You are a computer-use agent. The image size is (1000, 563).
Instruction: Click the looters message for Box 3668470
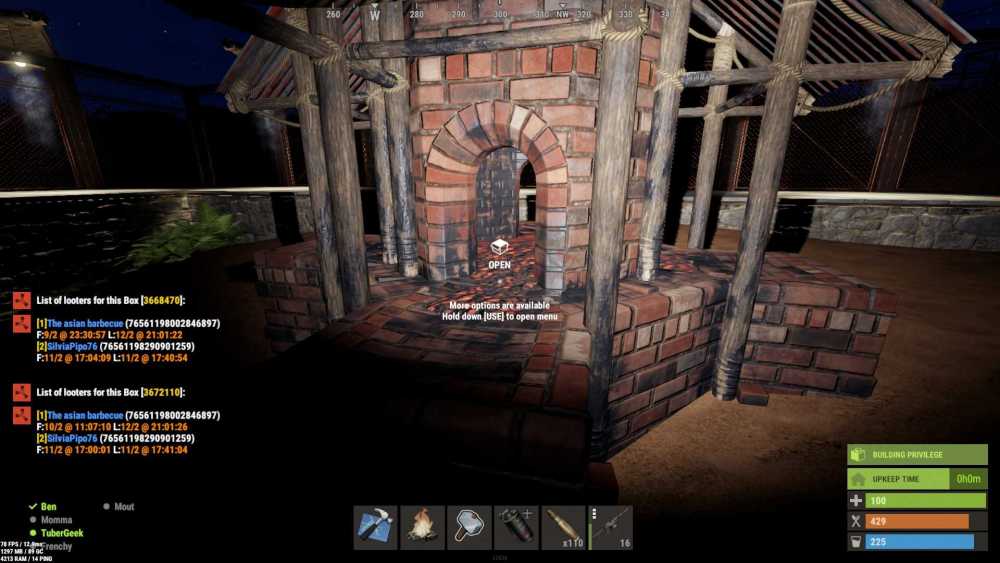tap(110, 300)
